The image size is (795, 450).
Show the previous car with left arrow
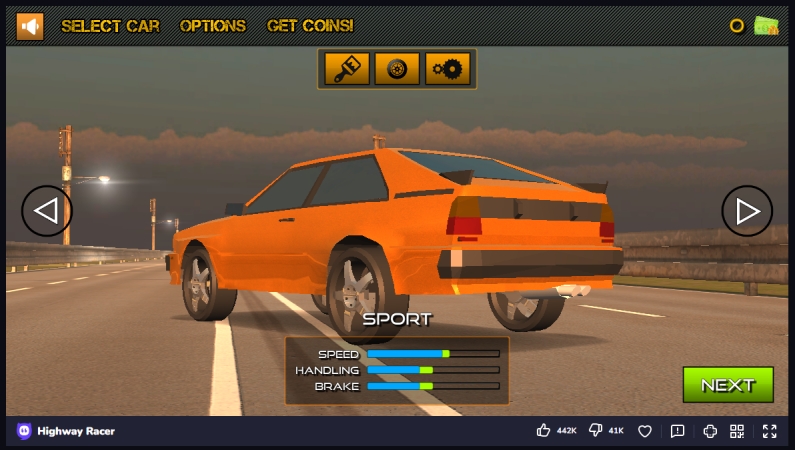pos(47,211)
